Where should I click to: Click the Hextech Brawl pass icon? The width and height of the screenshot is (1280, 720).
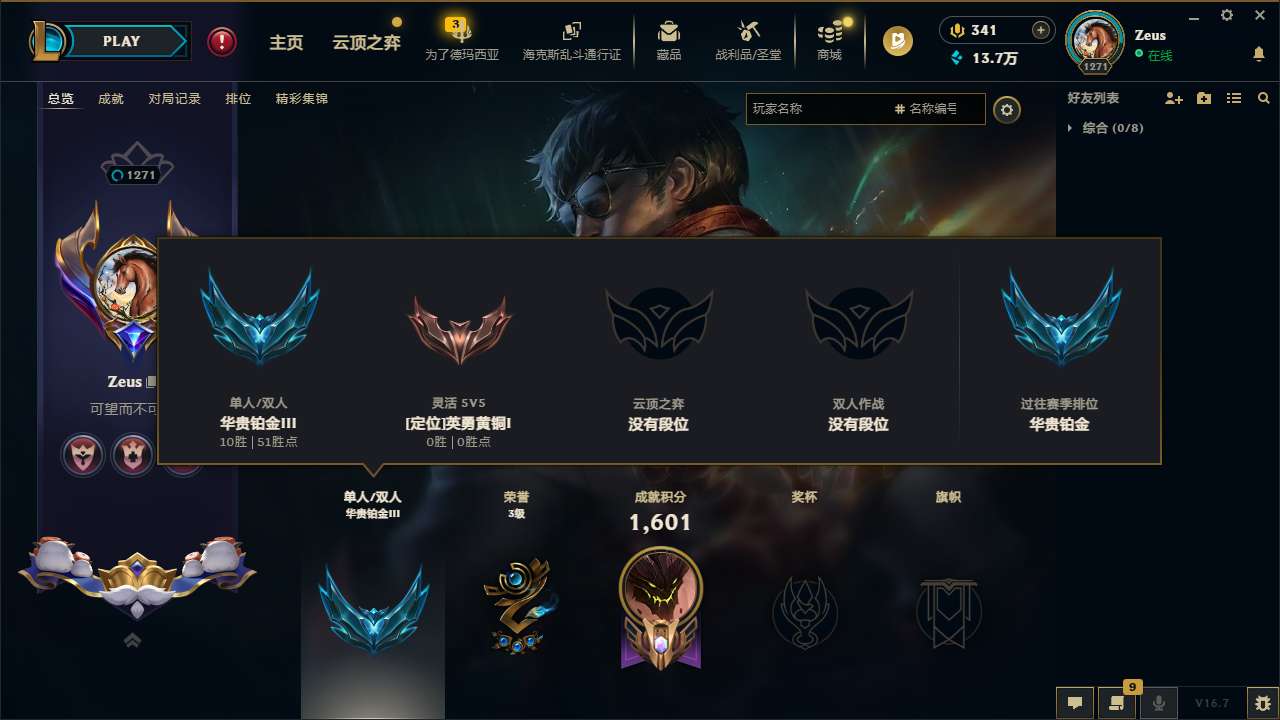tap(571, 40)
